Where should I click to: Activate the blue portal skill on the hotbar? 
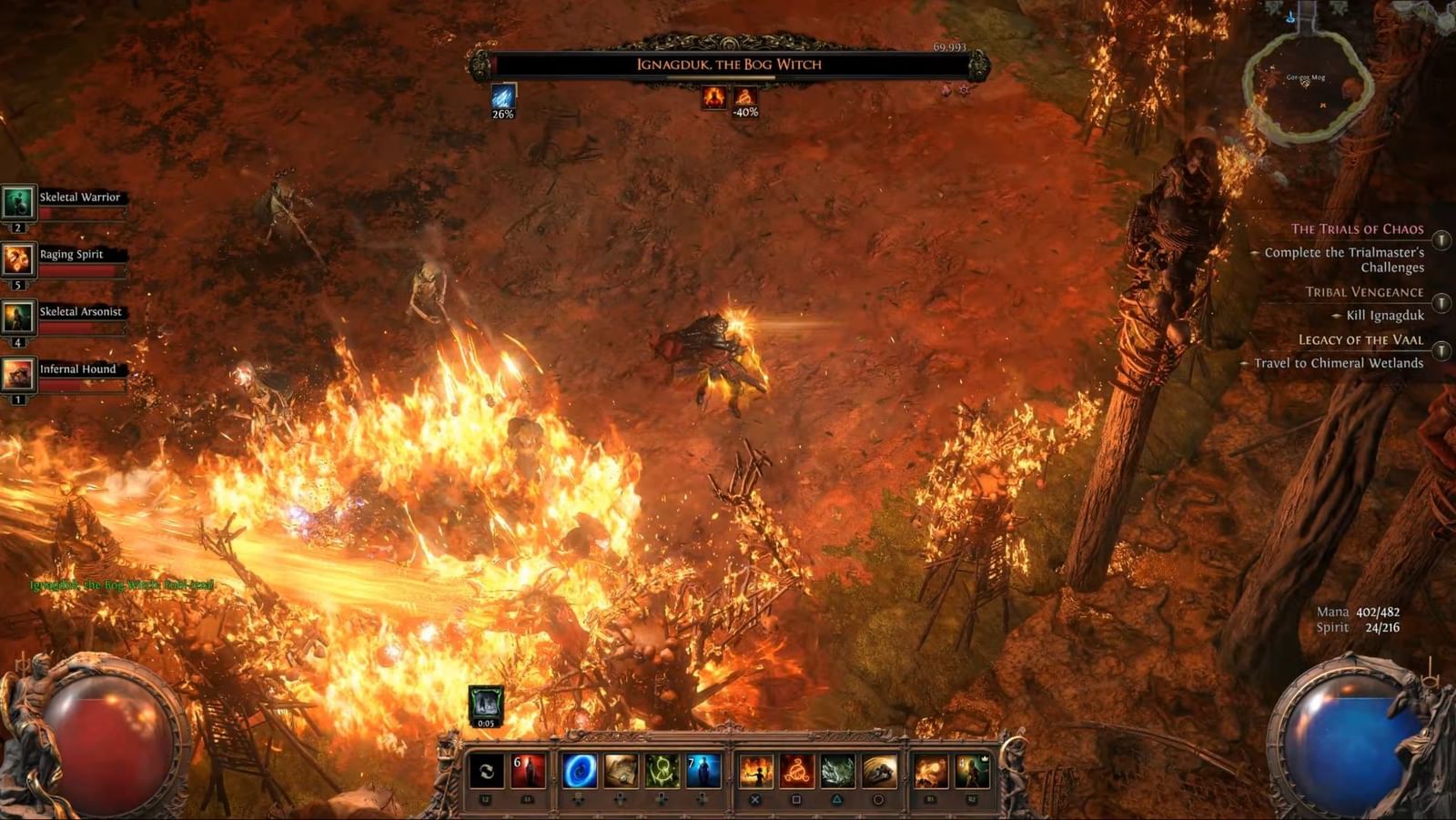click(x=581, y=772)
